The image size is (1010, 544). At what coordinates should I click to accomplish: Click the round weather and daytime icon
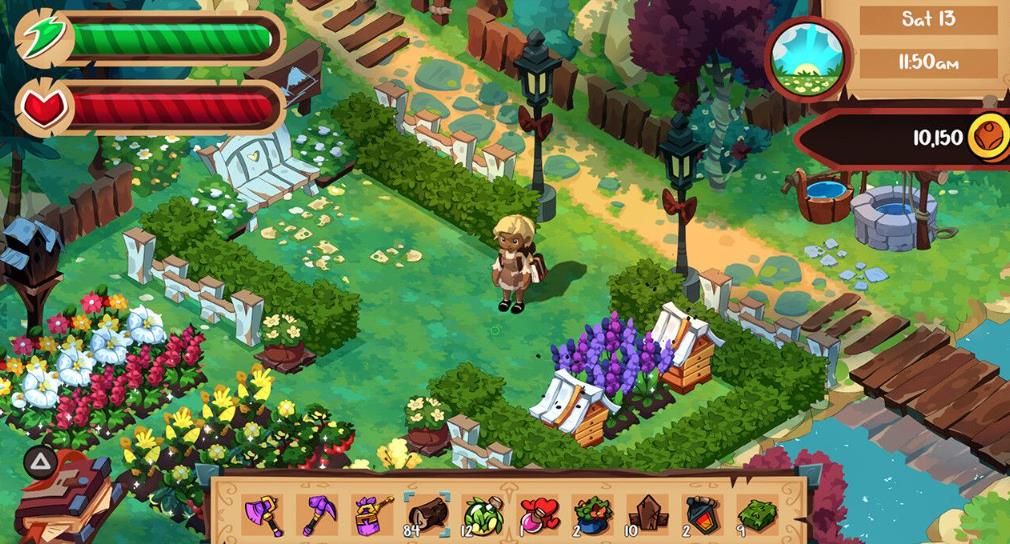click(x=806, y=58)
